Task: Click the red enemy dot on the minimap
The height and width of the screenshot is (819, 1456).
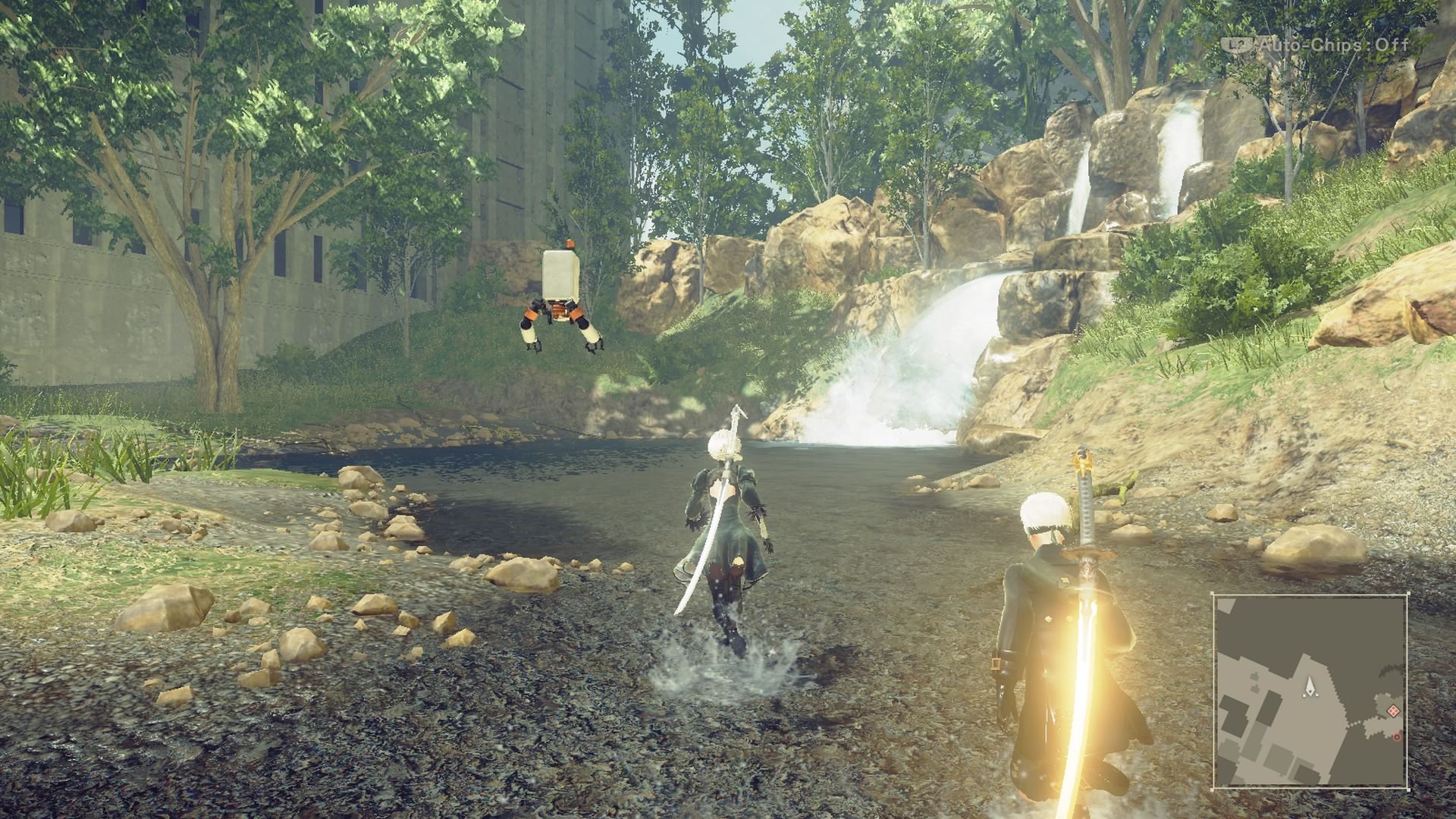Action: pyautogui.click(x=1397, y=737)
